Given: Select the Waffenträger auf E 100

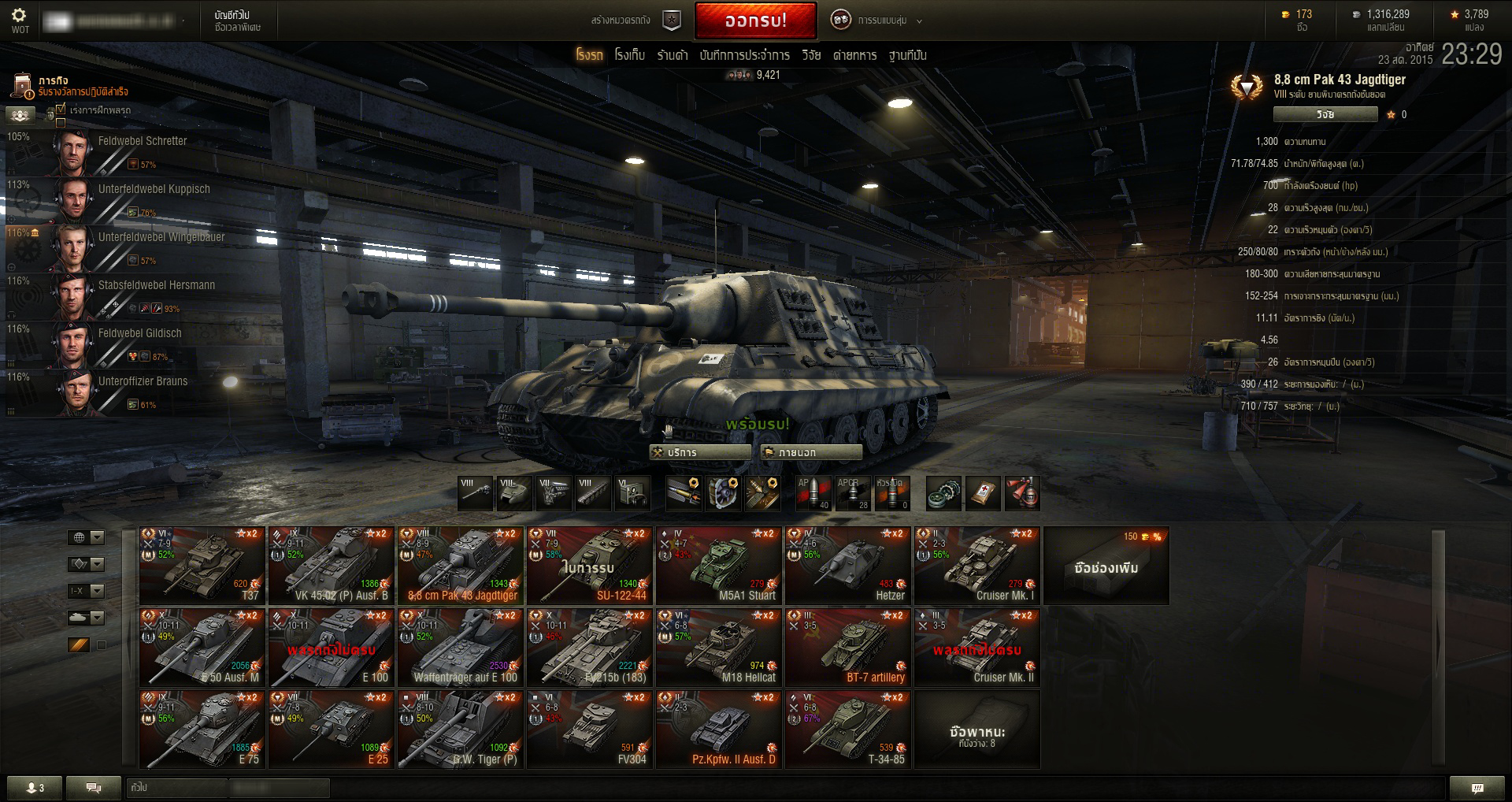Looking at the screenshot, I should (461, 647).
